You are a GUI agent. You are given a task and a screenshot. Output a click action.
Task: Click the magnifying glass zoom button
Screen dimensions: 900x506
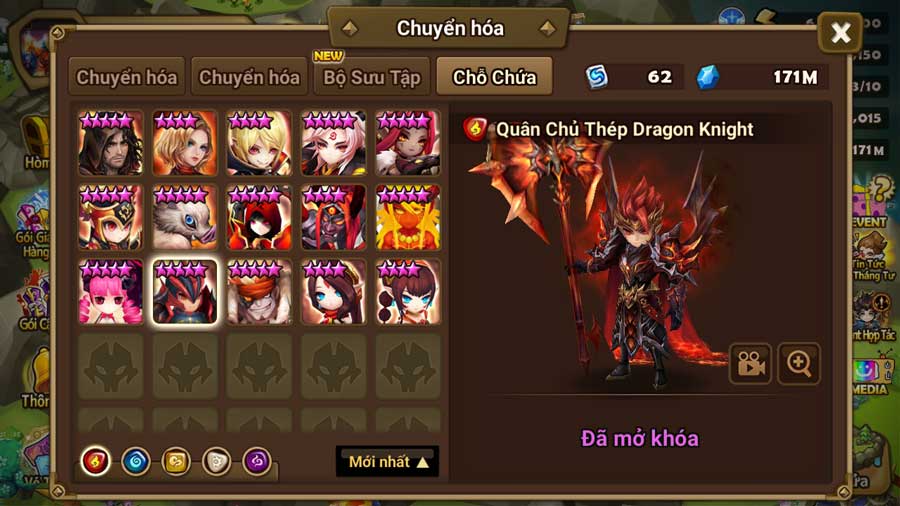tap(799, 364)
